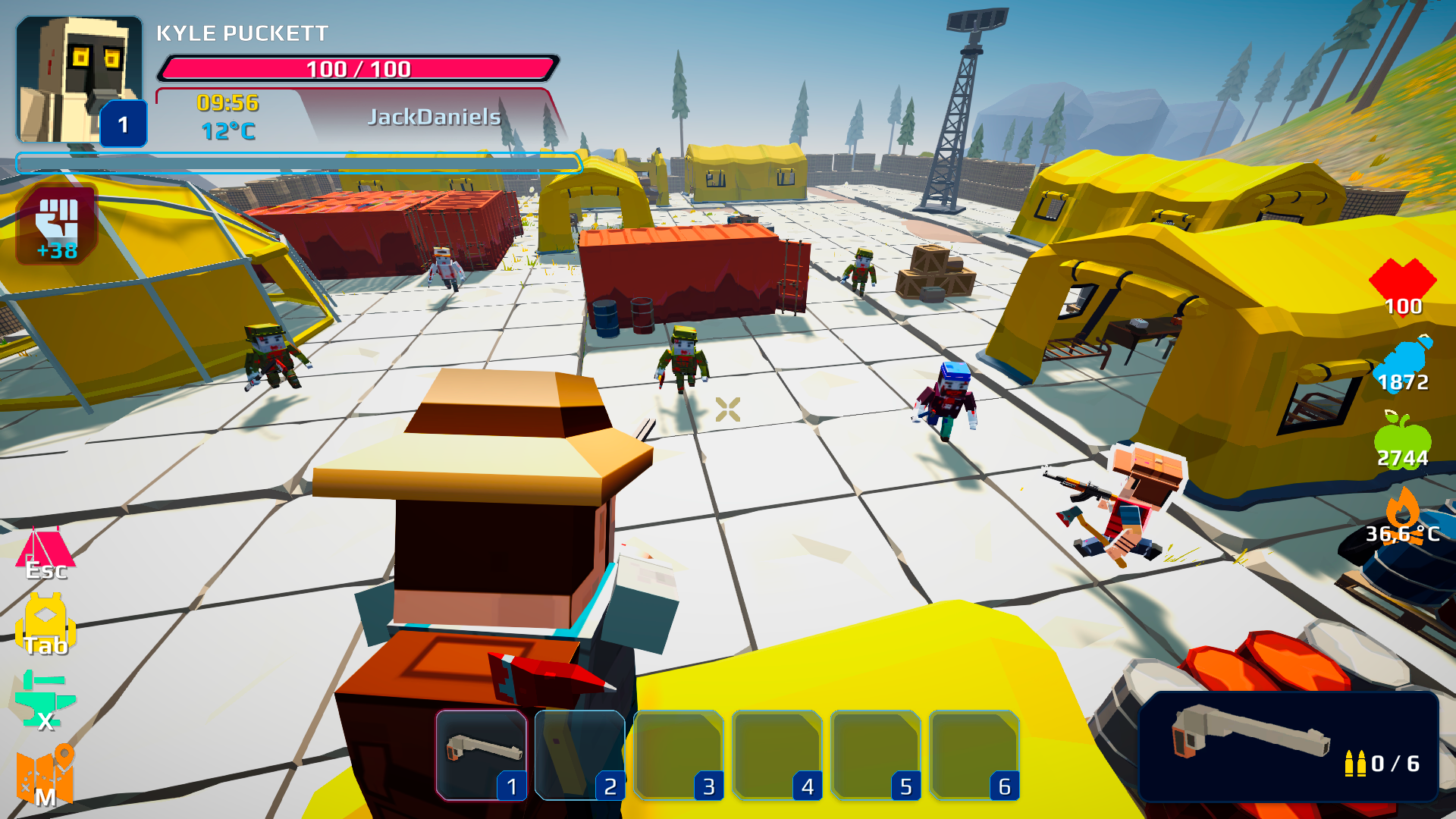Click the 100/100 health bar

click(x=356, y=69)
